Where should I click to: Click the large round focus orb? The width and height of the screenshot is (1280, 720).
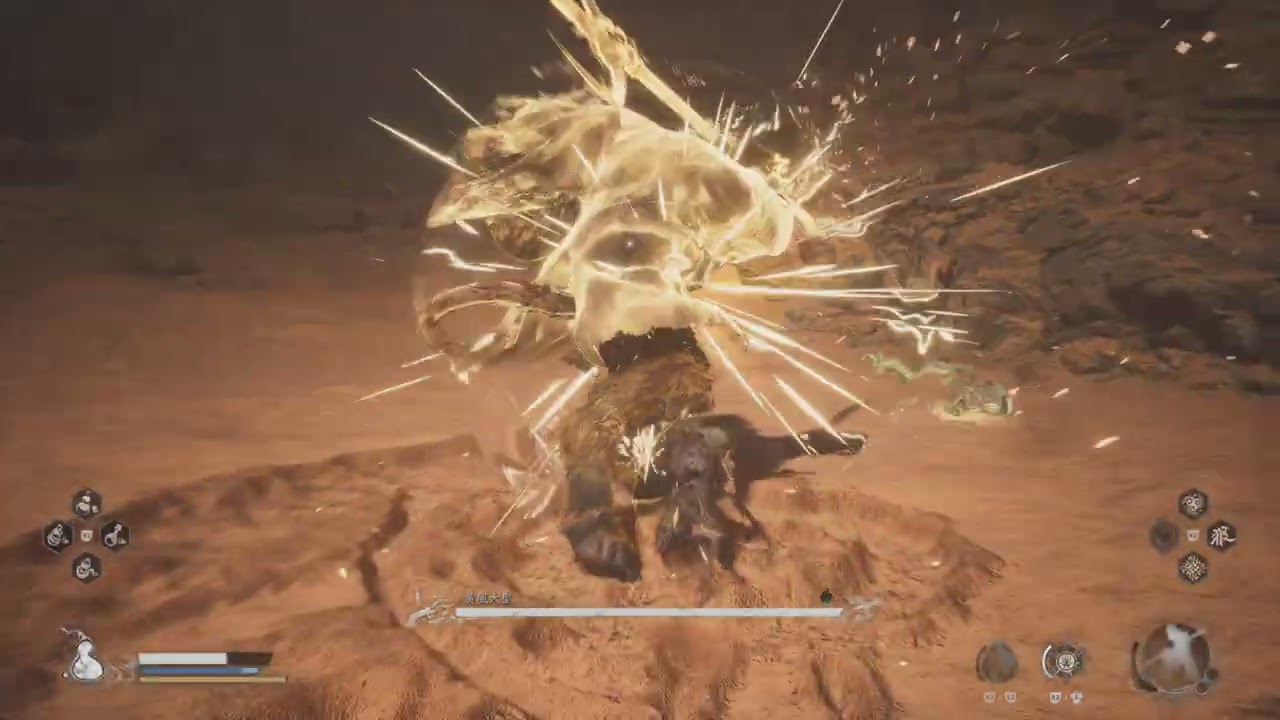point(1172,658)
